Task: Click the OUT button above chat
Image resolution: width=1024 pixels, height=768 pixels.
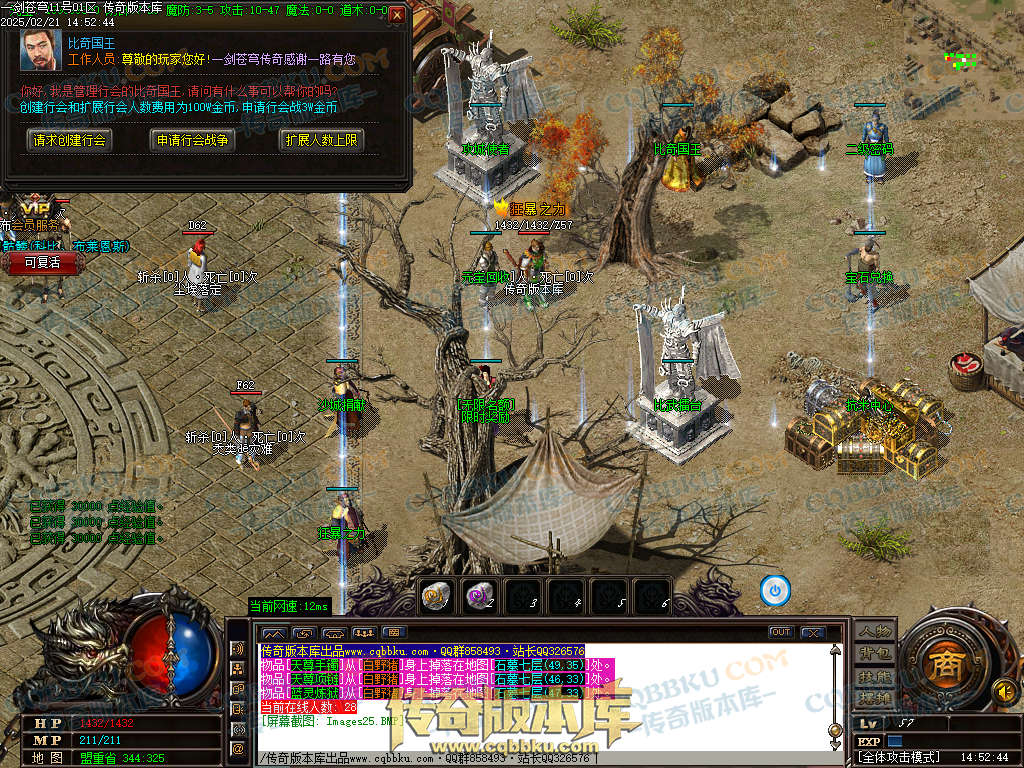Action: [781, 632]
